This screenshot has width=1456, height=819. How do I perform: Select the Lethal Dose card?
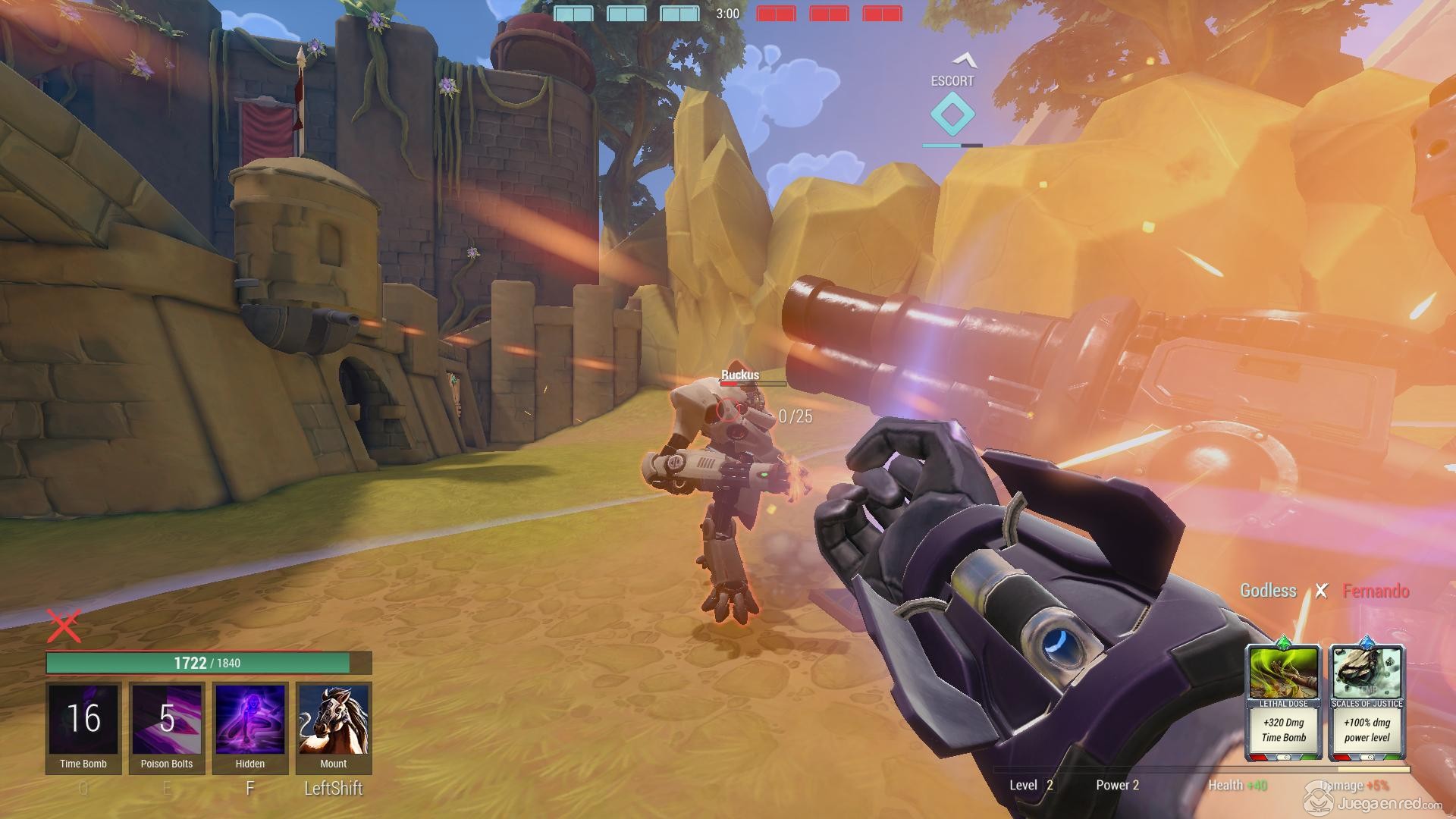point(1283,701)
